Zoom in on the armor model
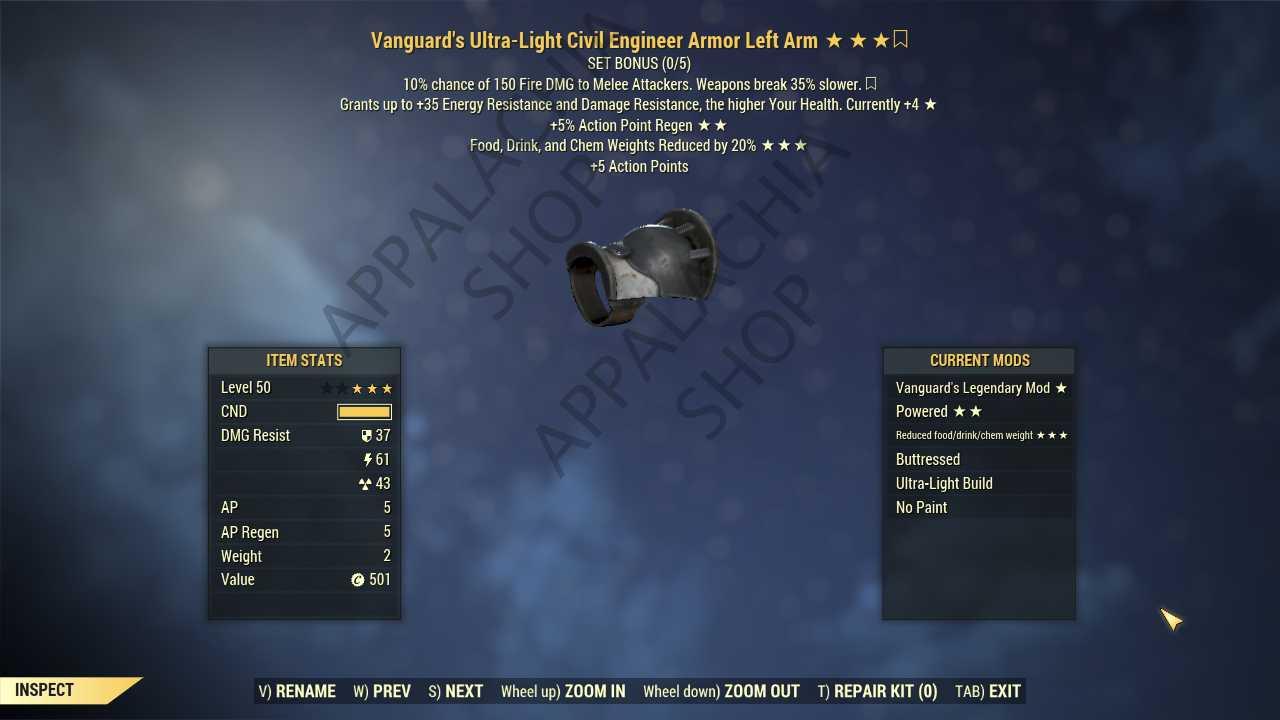The height and width of the screenshot is (720, 1280). pyautogui.click(x=563, y=691)
